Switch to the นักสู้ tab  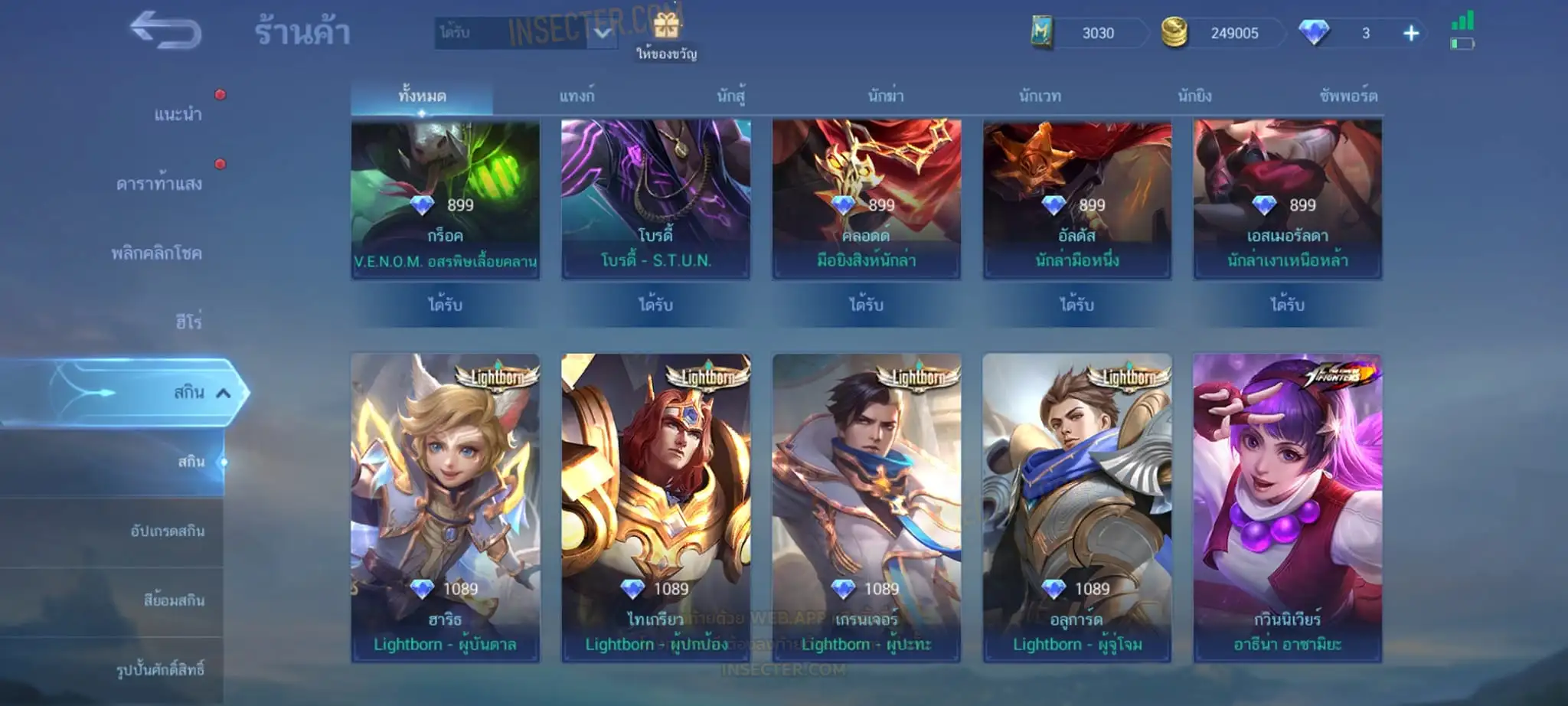(731, 96)
